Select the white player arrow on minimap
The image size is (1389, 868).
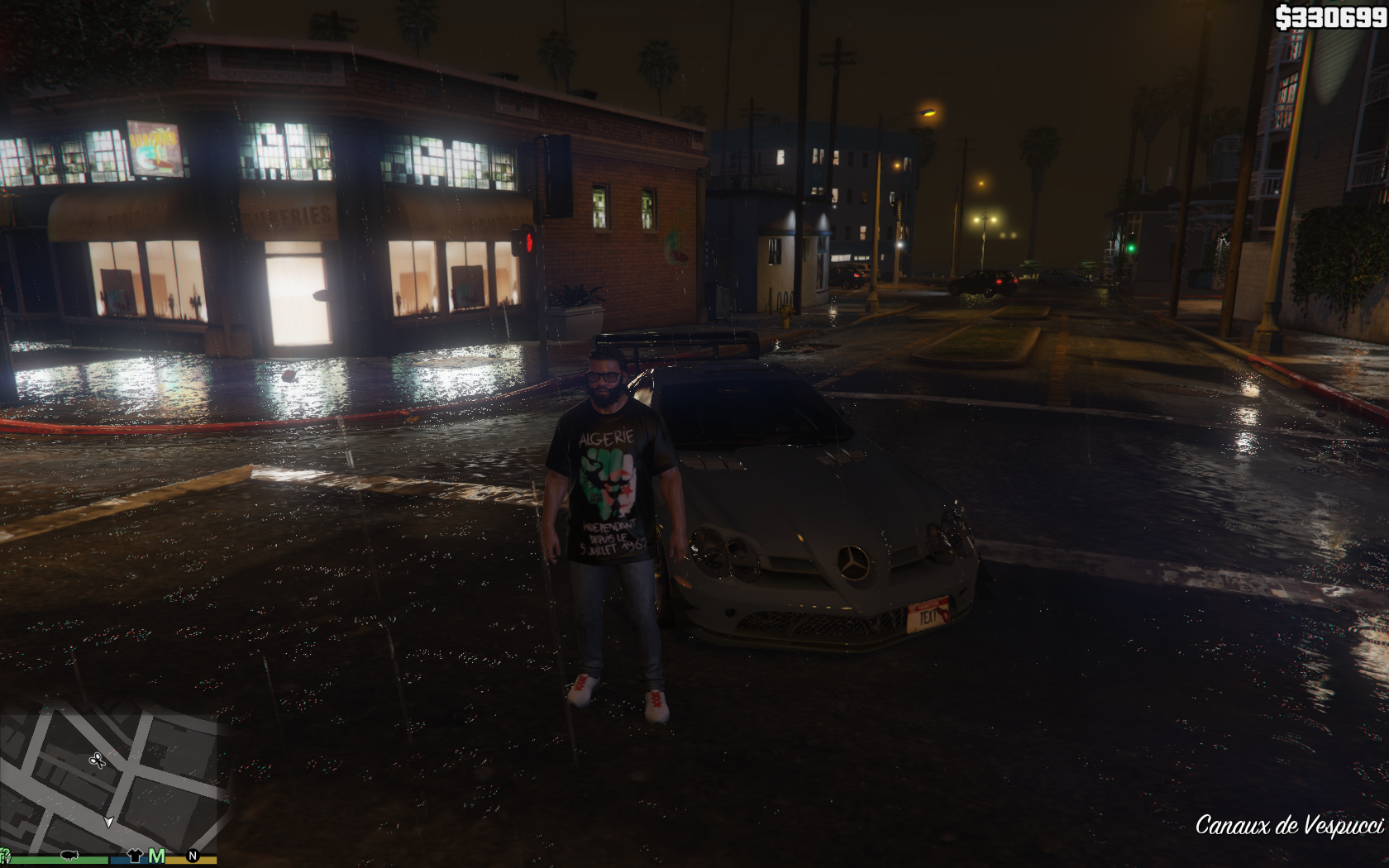[x=108, y=822]
